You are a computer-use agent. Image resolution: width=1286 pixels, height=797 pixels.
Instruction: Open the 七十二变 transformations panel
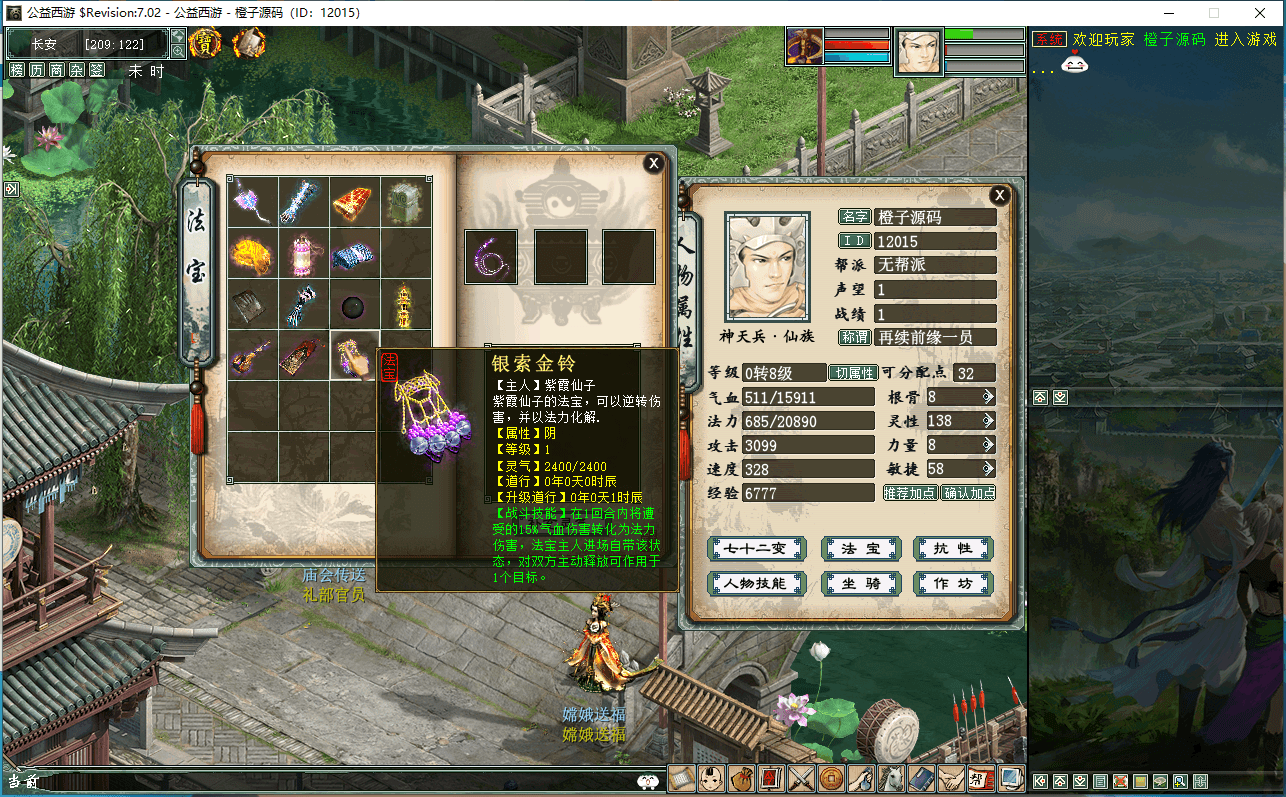(x=756, y=549)
